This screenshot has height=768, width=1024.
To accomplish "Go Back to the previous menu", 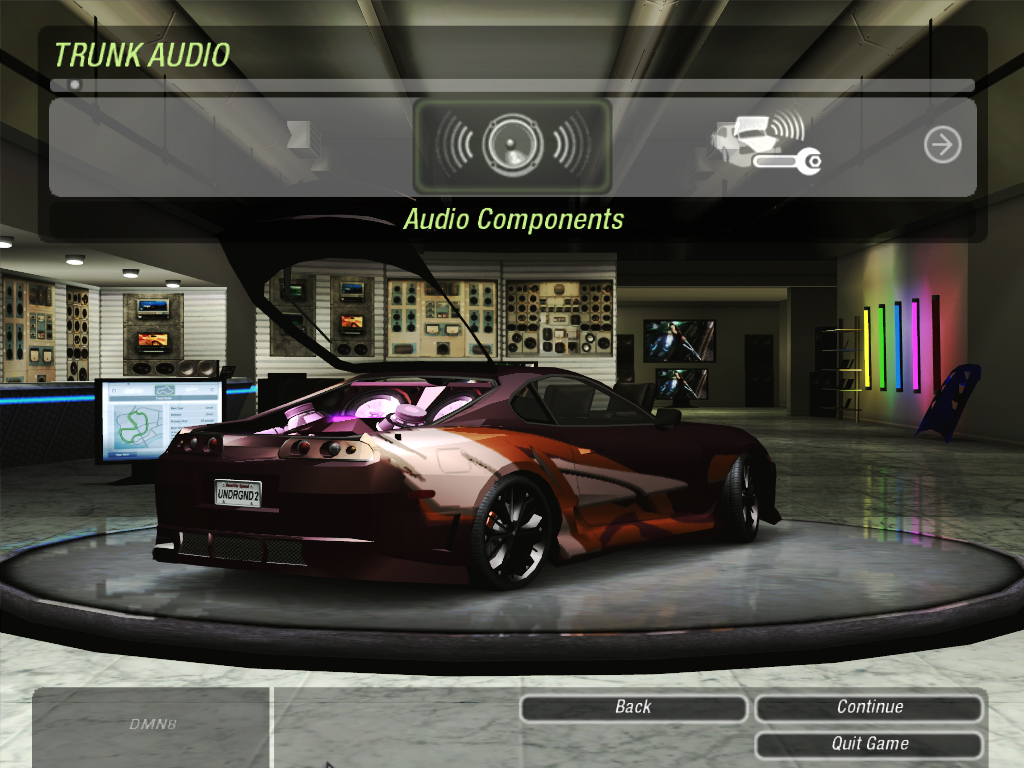I will pos(633,708).
